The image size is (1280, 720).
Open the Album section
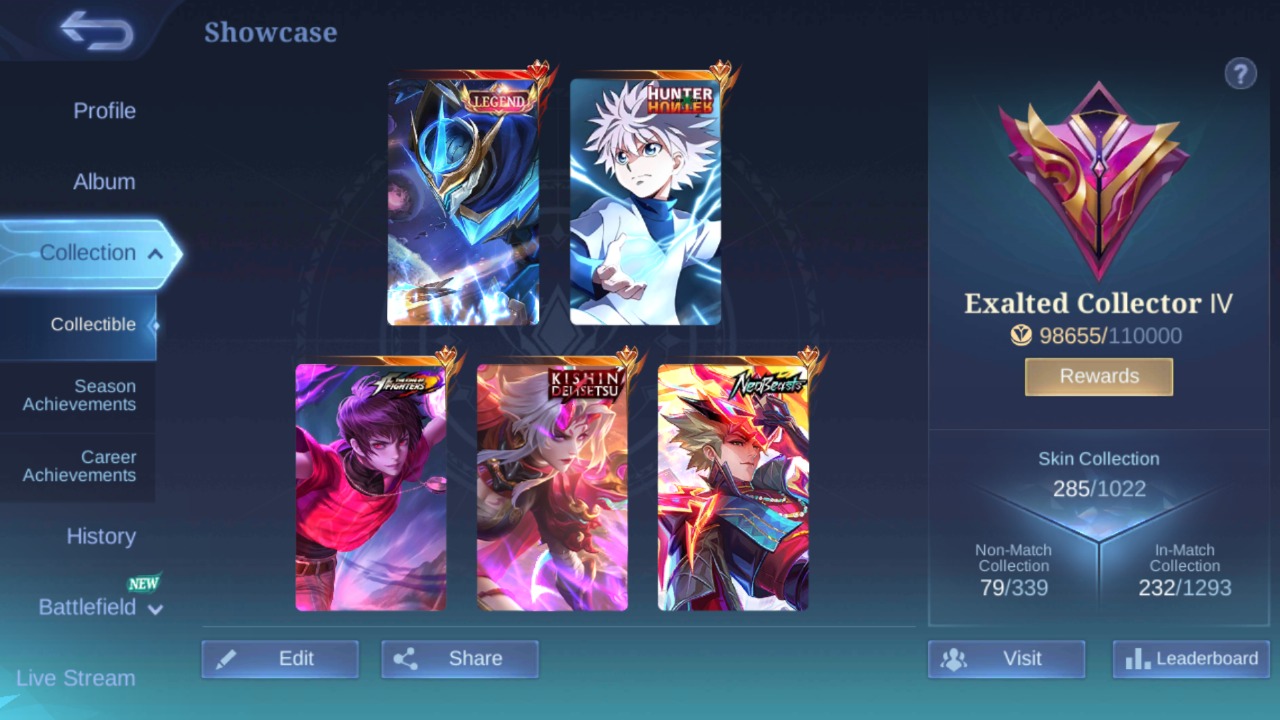104,181
